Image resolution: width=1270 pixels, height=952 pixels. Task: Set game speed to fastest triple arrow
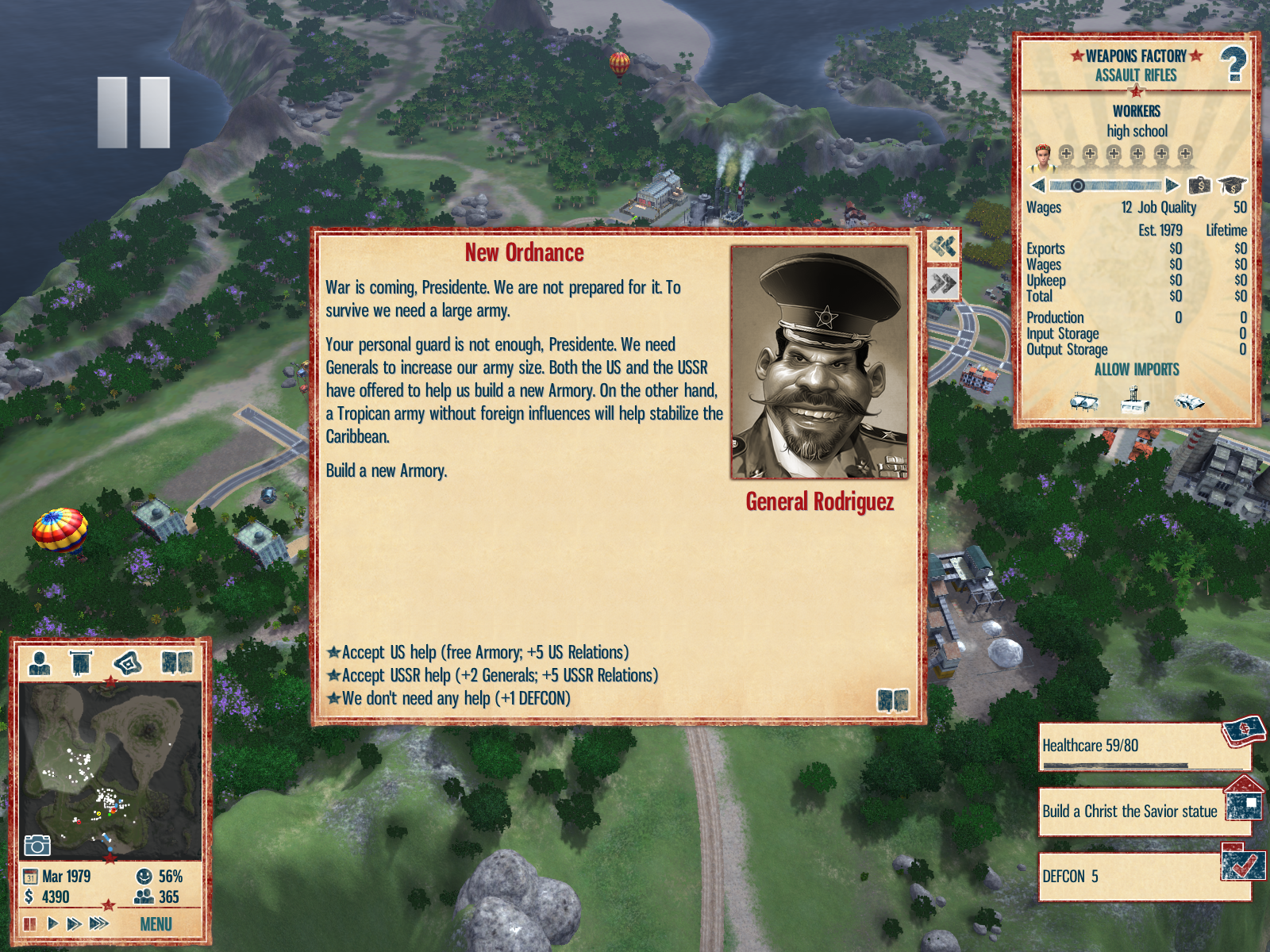click(x=99, y=923)
